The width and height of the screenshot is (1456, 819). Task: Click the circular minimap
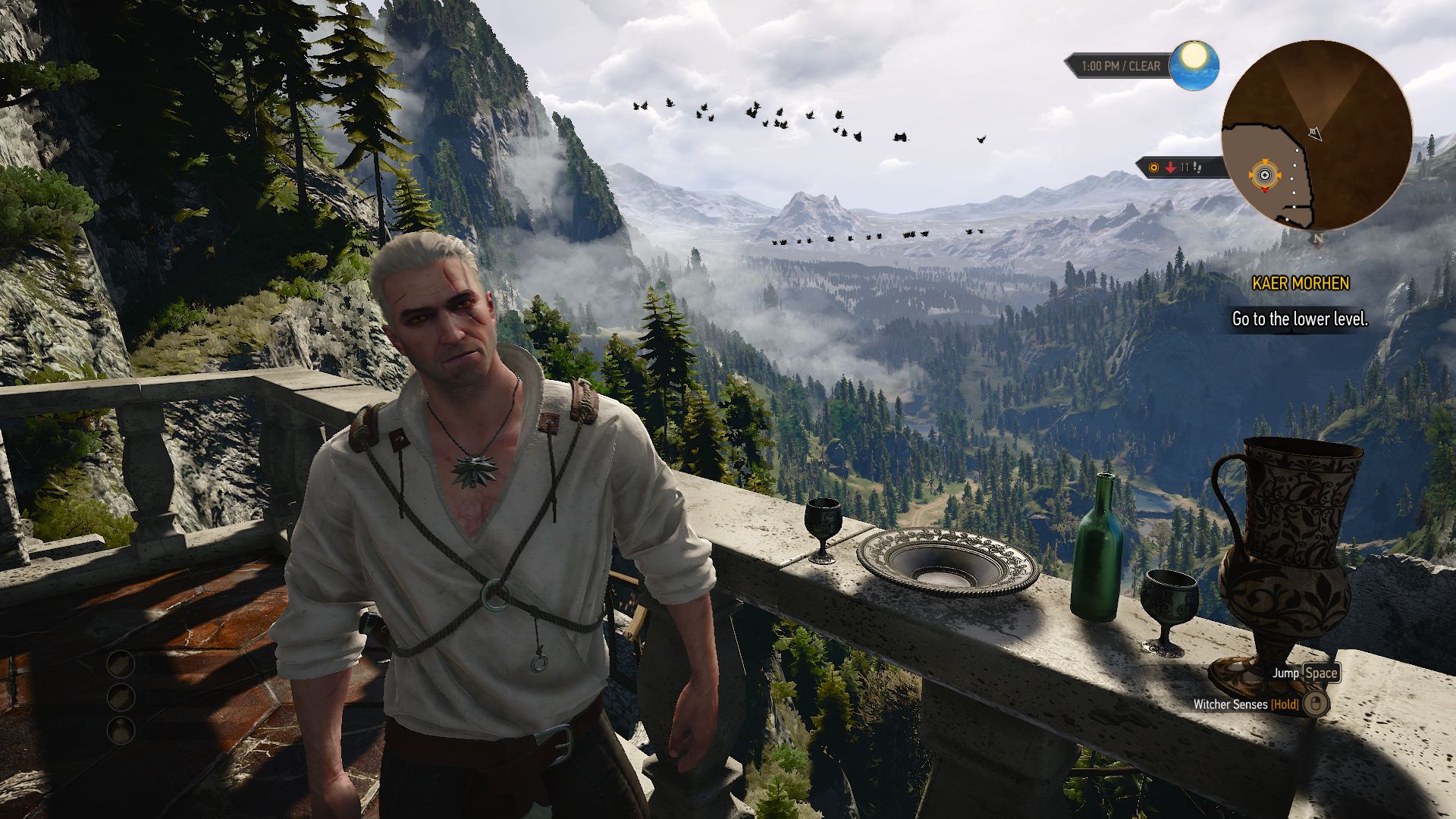[1316, 135]
